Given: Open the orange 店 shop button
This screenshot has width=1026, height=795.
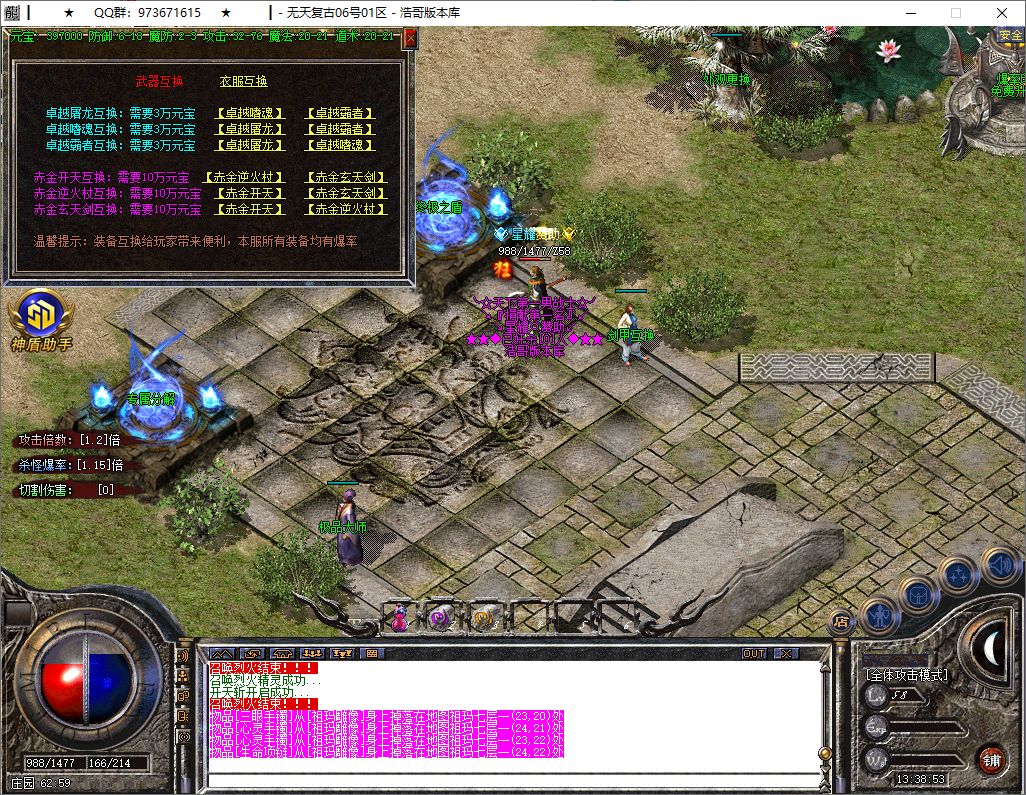Looking at the screenshot, I should pyautogui.click(x=840, y=621).
